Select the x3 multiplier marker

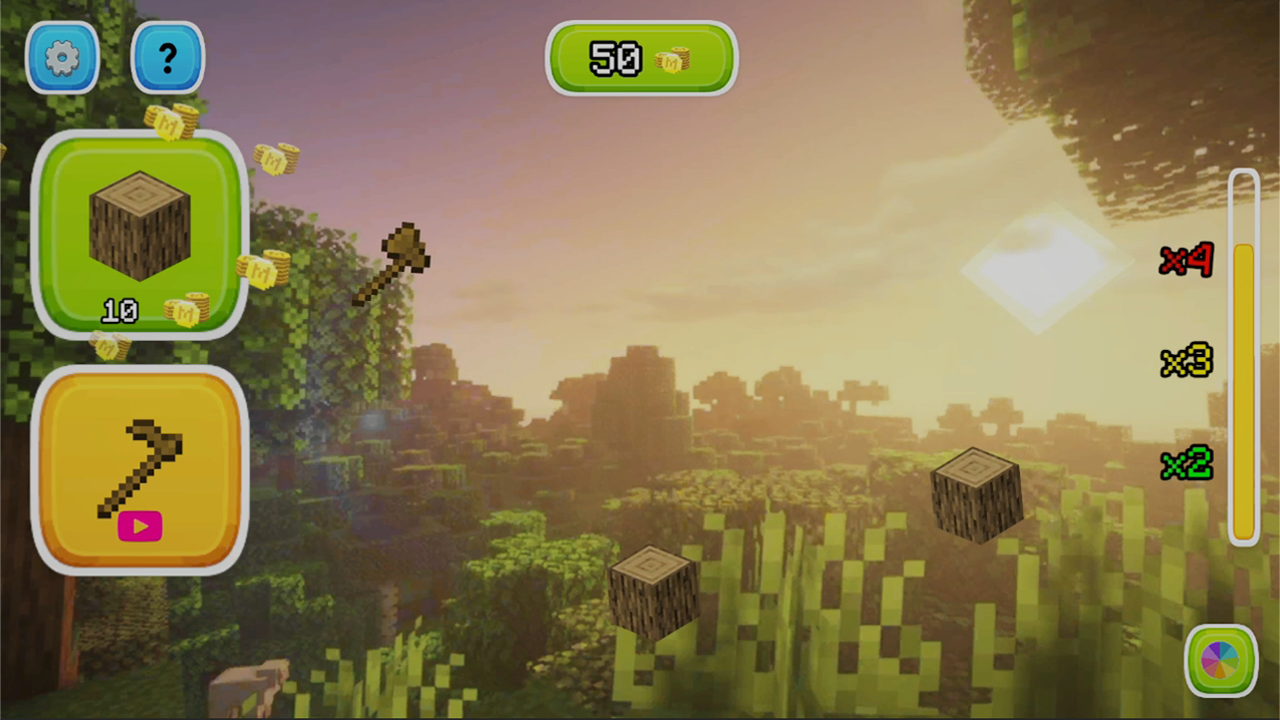click(x=1185, y=362)
